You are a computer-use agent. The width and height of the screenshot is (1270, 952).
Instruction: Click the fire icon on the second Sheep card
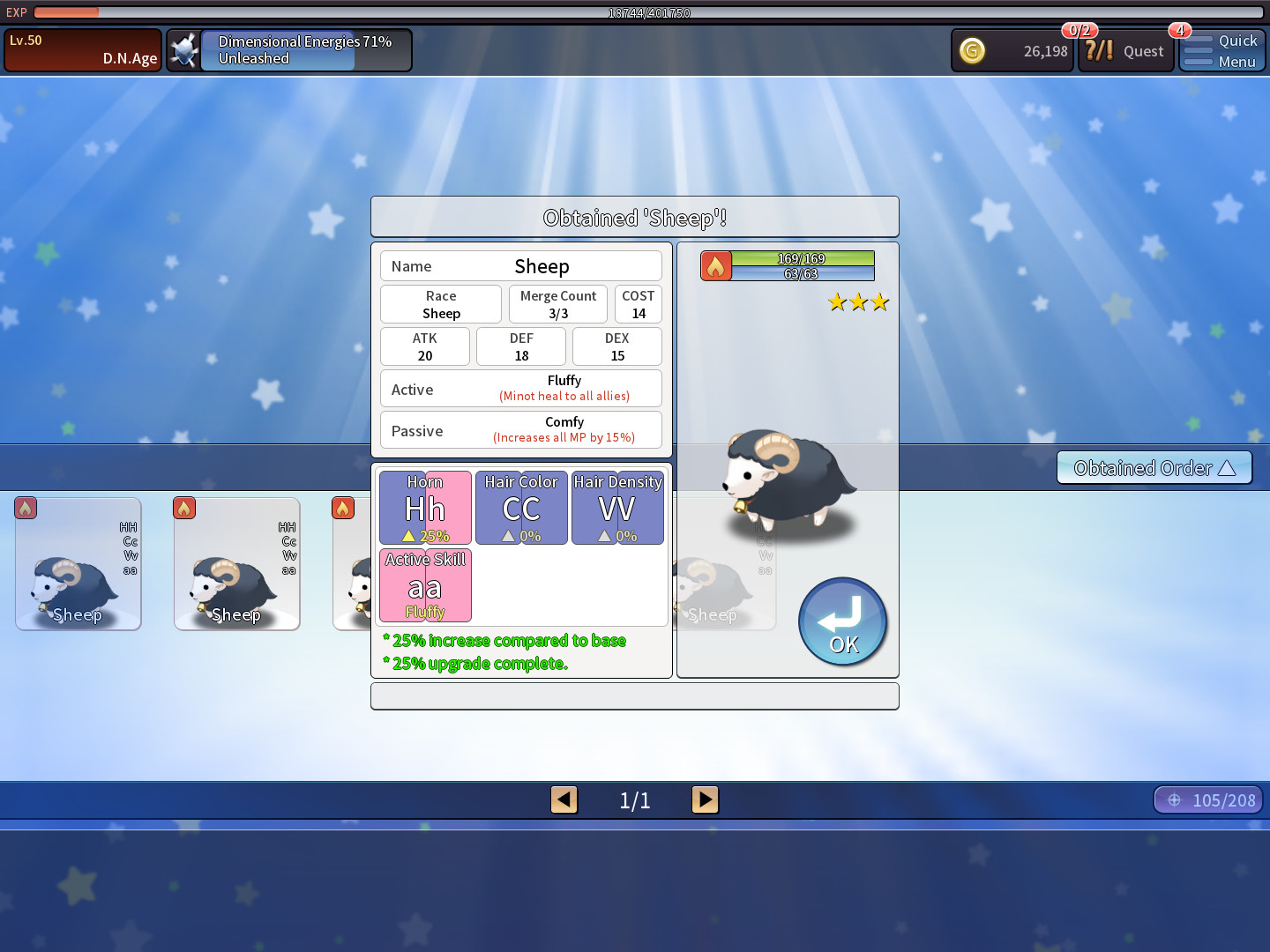[184, 508]
